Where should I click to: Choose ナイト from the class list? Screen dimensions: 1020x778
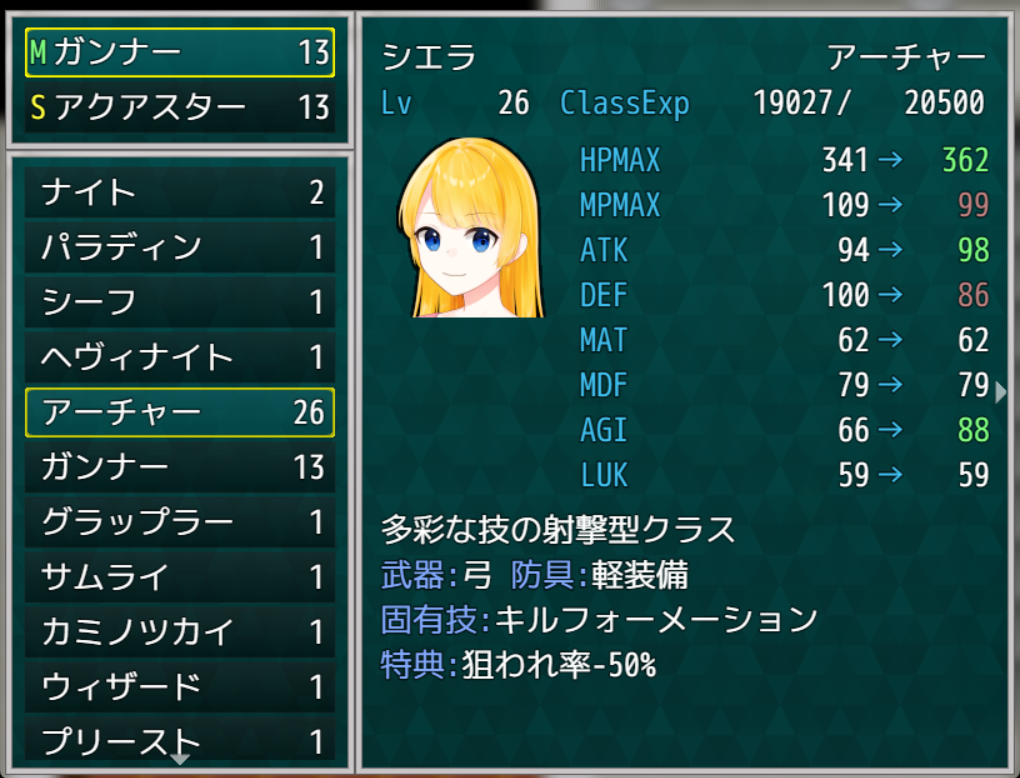[180, 193]
